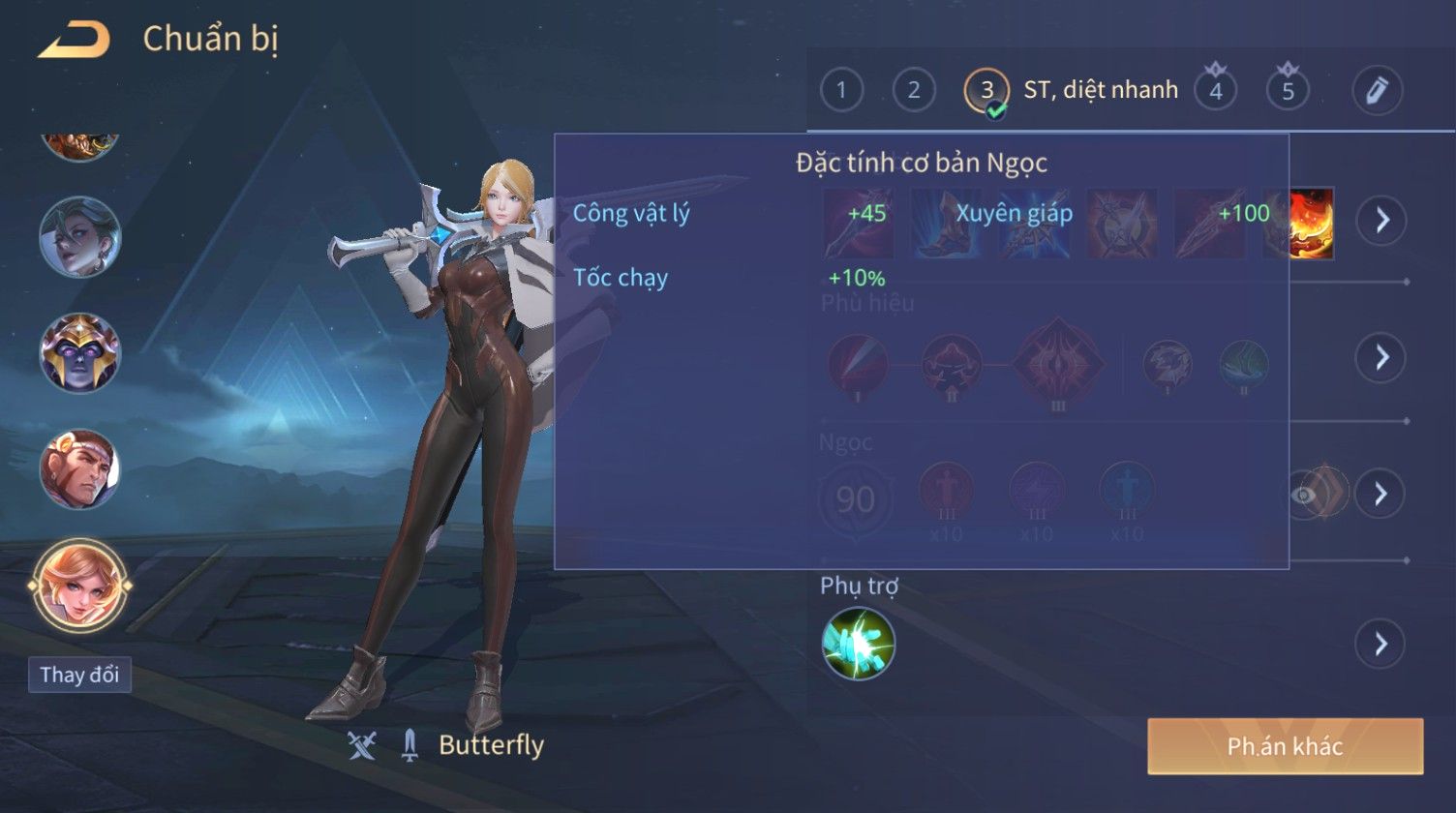Screen dimensions: 1456x813
Task: Edit preset name with pencil icon
Action: pyautogui.click(x=1377, y=90)
